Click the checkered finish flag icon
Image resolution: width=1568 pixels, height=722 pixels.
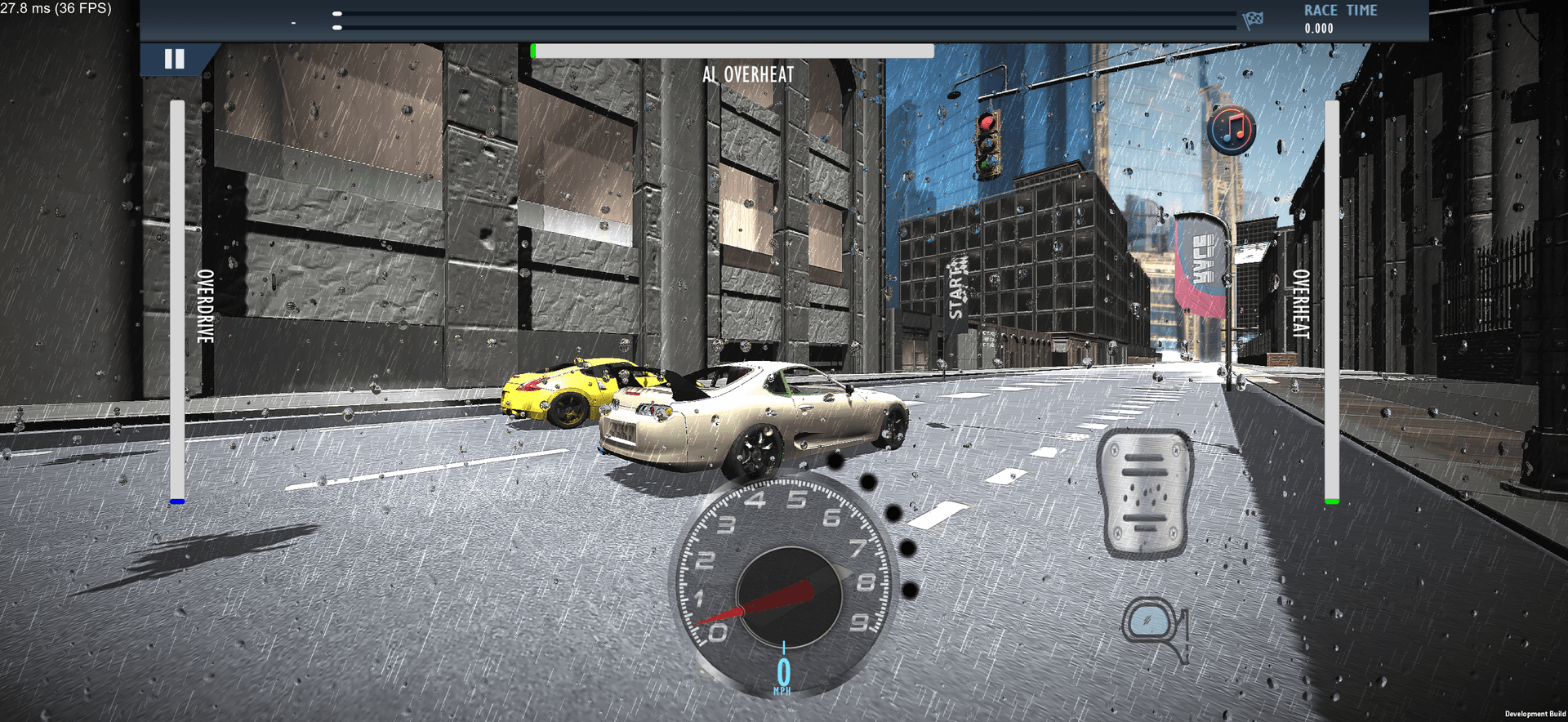coord(1254,22)
